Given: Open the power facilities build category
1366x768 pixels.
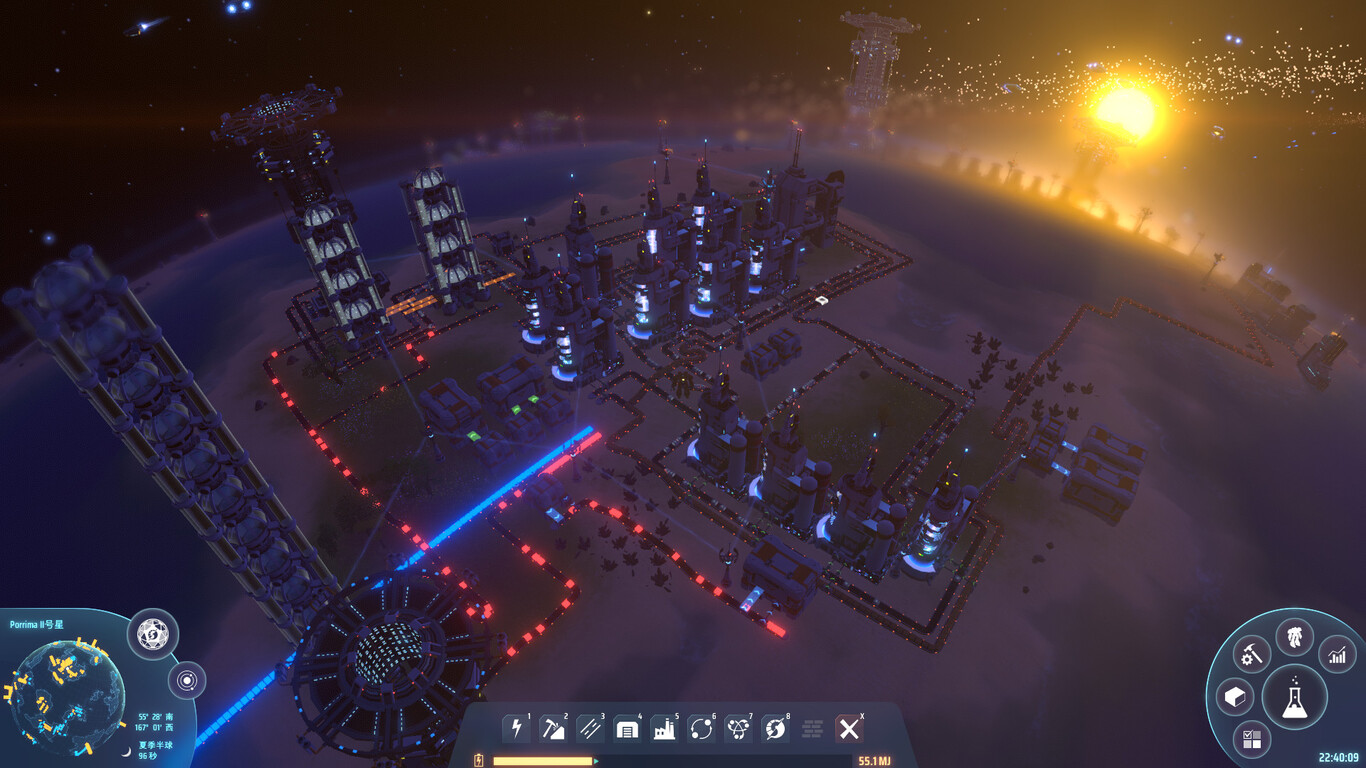Looking at the screenshot, I should 516,730.
